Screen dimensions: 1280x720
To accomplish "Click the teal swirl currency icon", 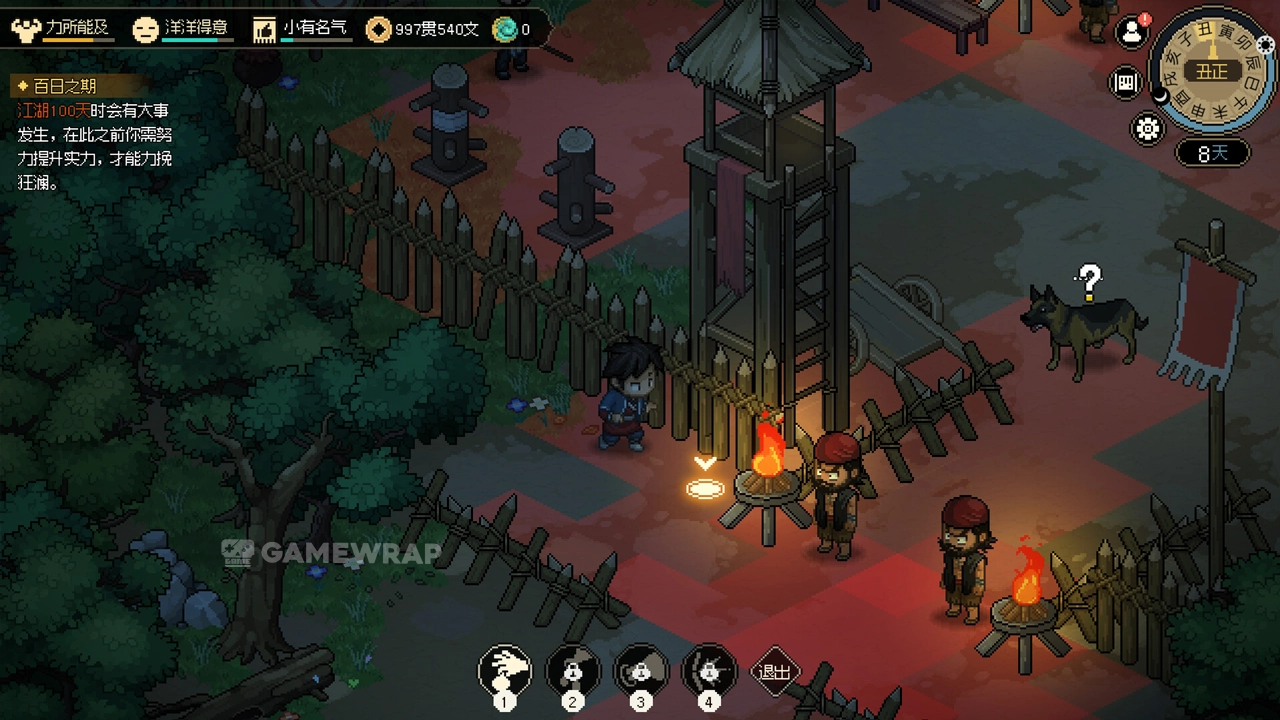I will pyautogui.click(x=505, y=29).
